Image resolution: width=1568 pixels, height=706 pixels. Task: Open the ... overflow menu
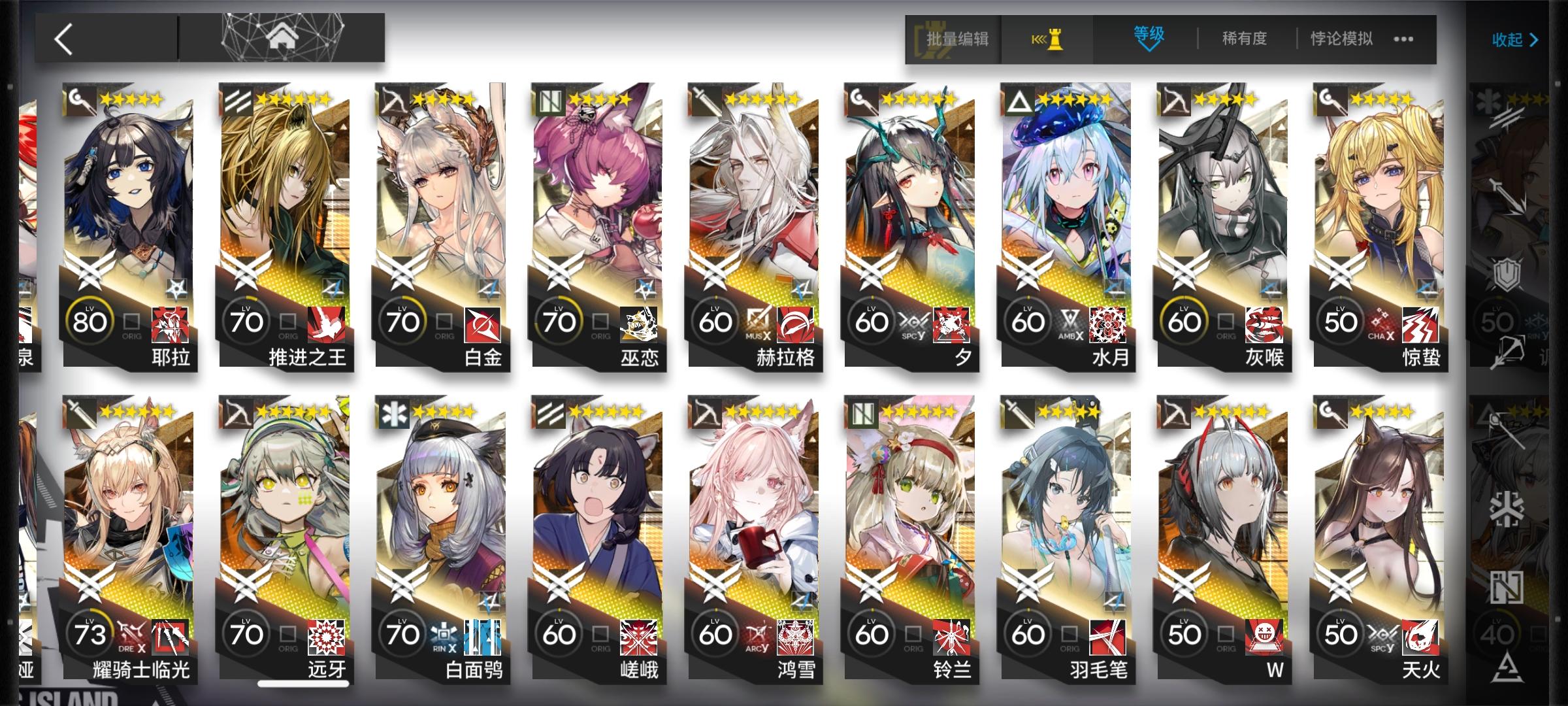click(1402, 39)
